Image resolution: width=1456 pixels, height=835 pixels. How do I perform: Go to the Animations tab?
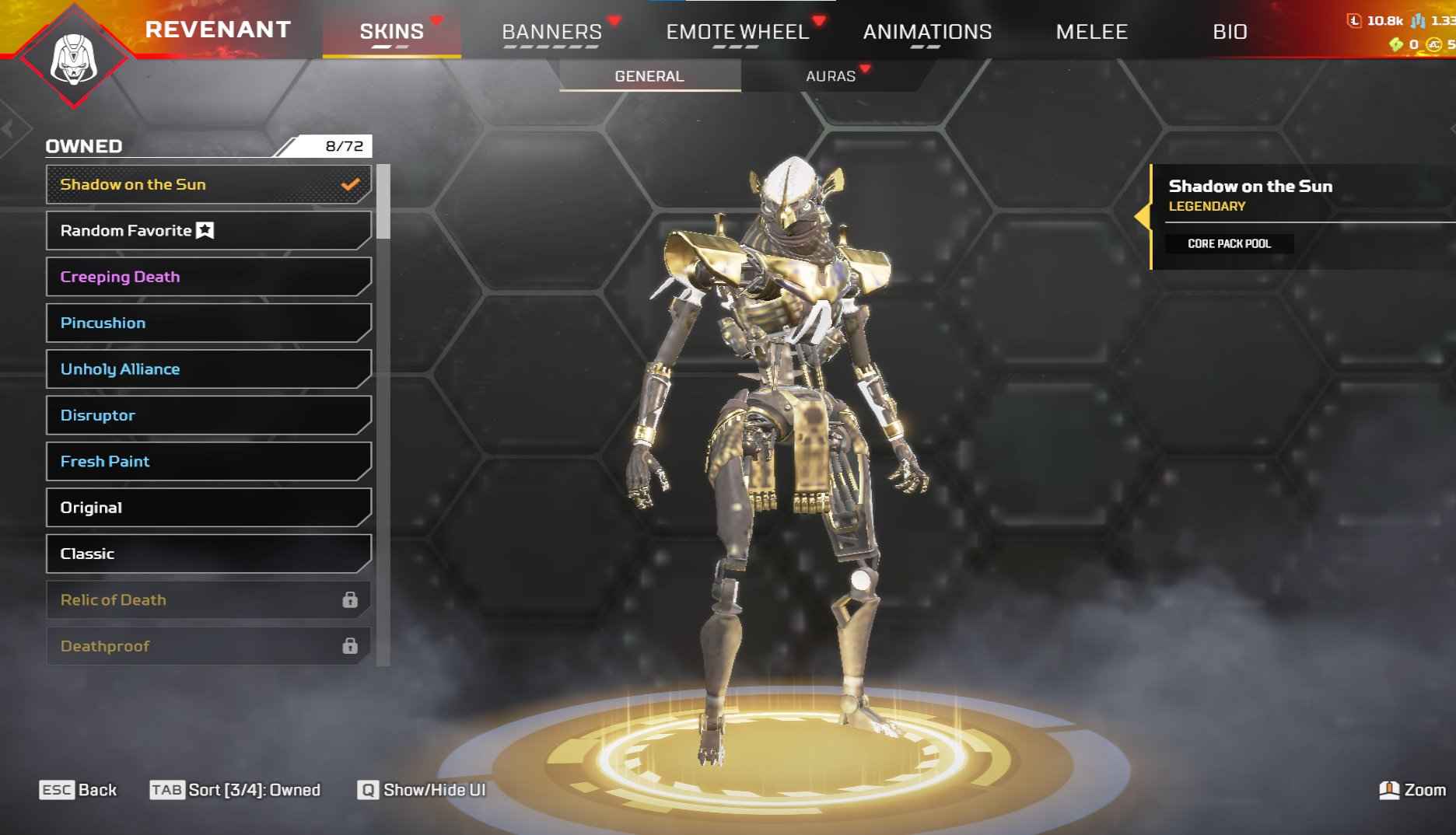(927, 32)
